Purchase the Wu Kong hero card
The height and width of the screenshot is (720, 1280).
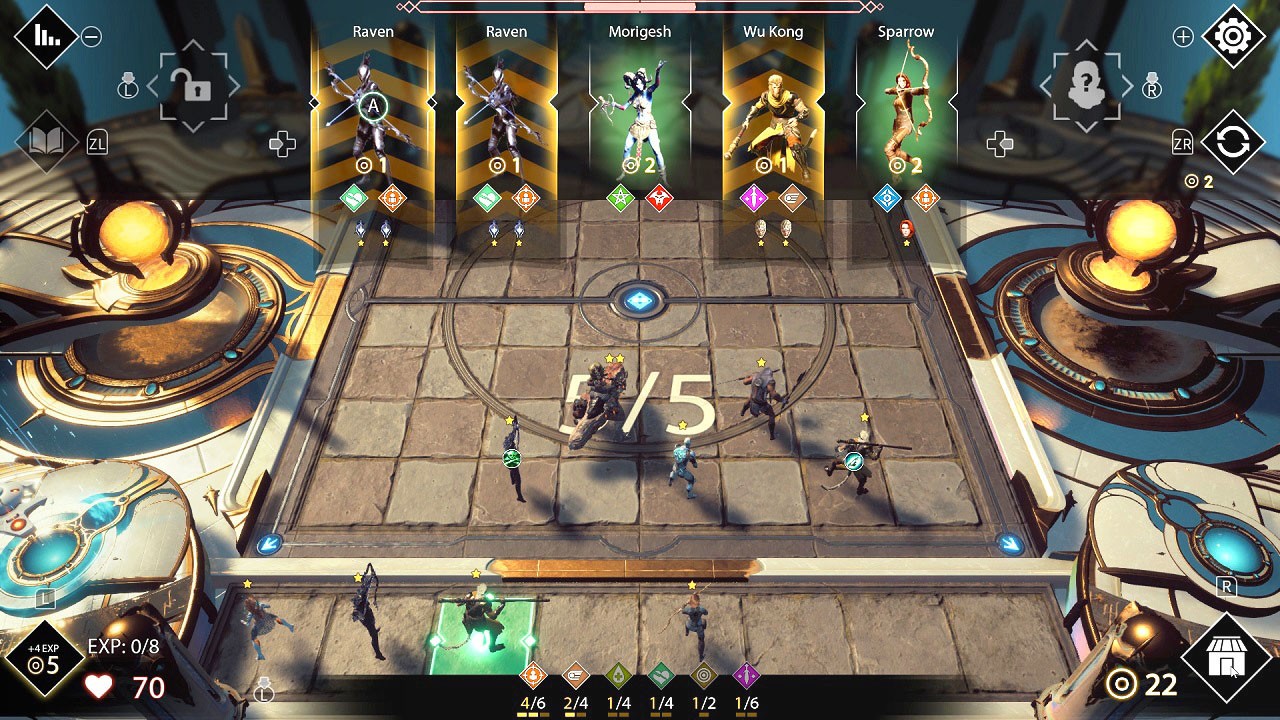[772, 110]
